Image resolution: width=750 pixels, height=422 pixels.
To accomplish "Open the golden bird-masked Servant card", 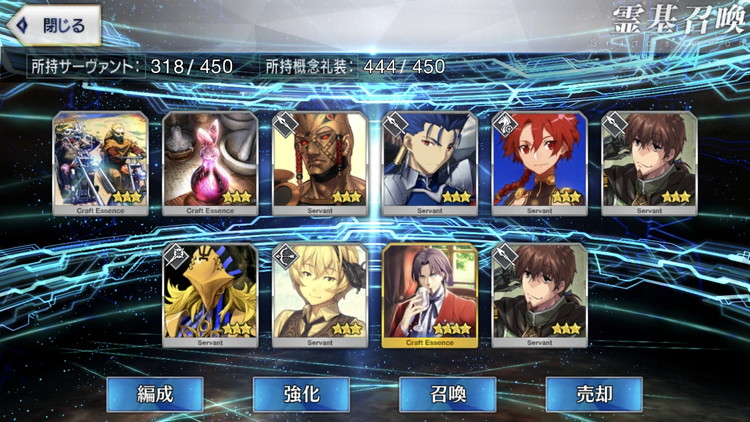I will point(210,294).
